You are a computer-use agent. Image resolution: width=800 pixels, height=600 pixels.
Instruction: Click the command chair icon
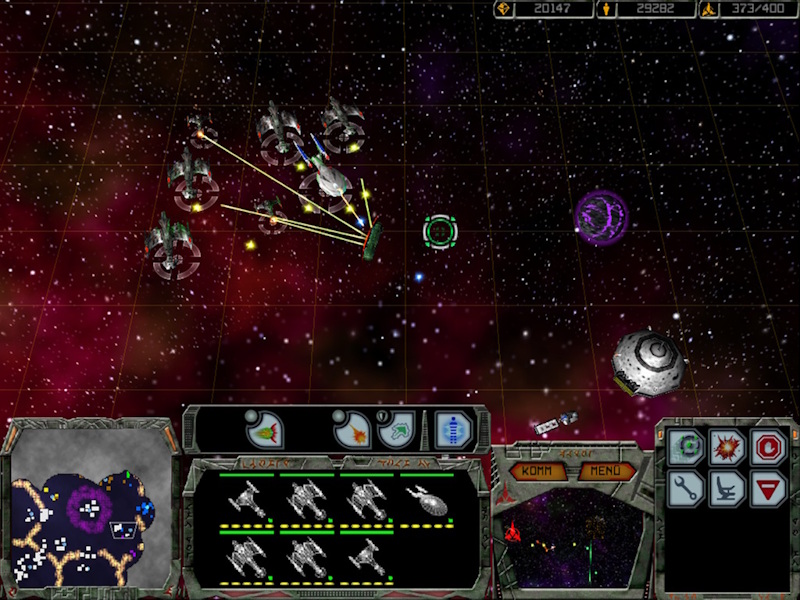[x=727, y=488]
